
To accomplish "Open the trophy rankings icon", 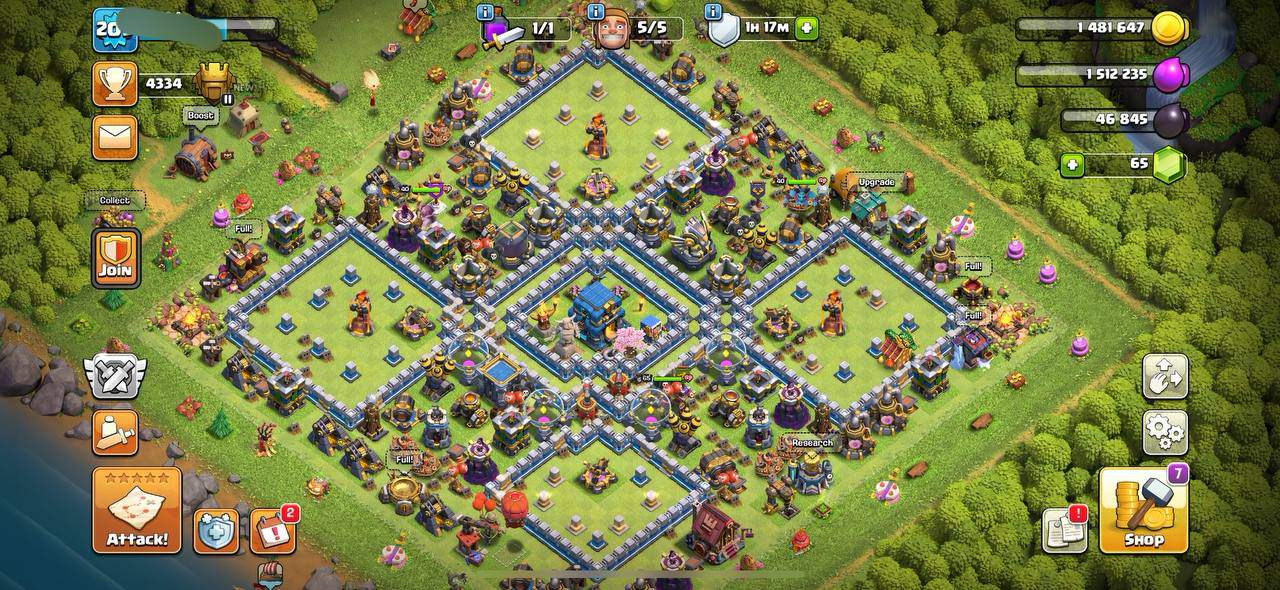I will coord(115,84).
